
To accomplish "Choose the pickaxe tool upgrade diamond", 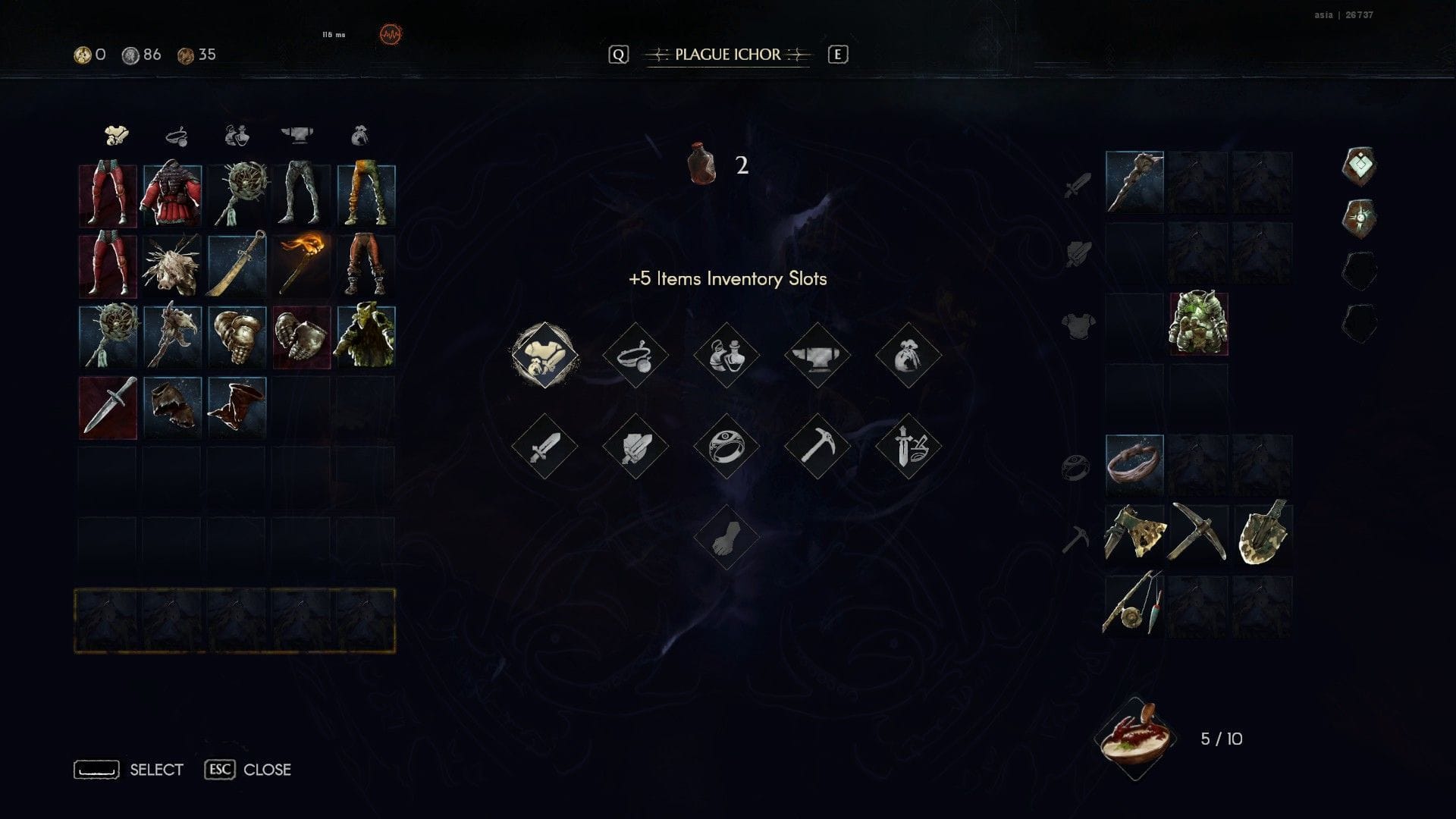I will click(x=817, y=446).
